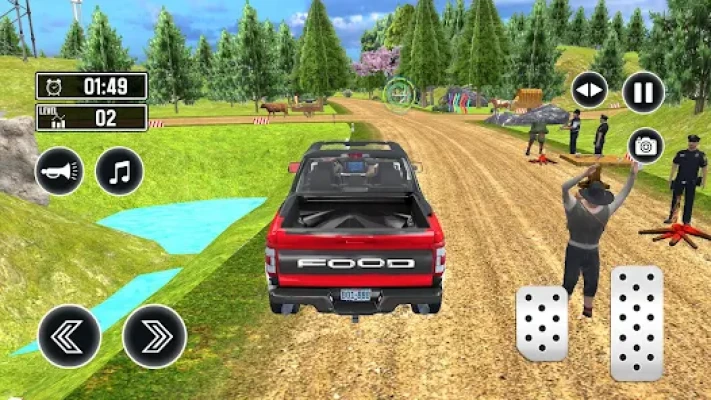Steer left with the left arrow button

pyautogui.click(x=69, y=336)
